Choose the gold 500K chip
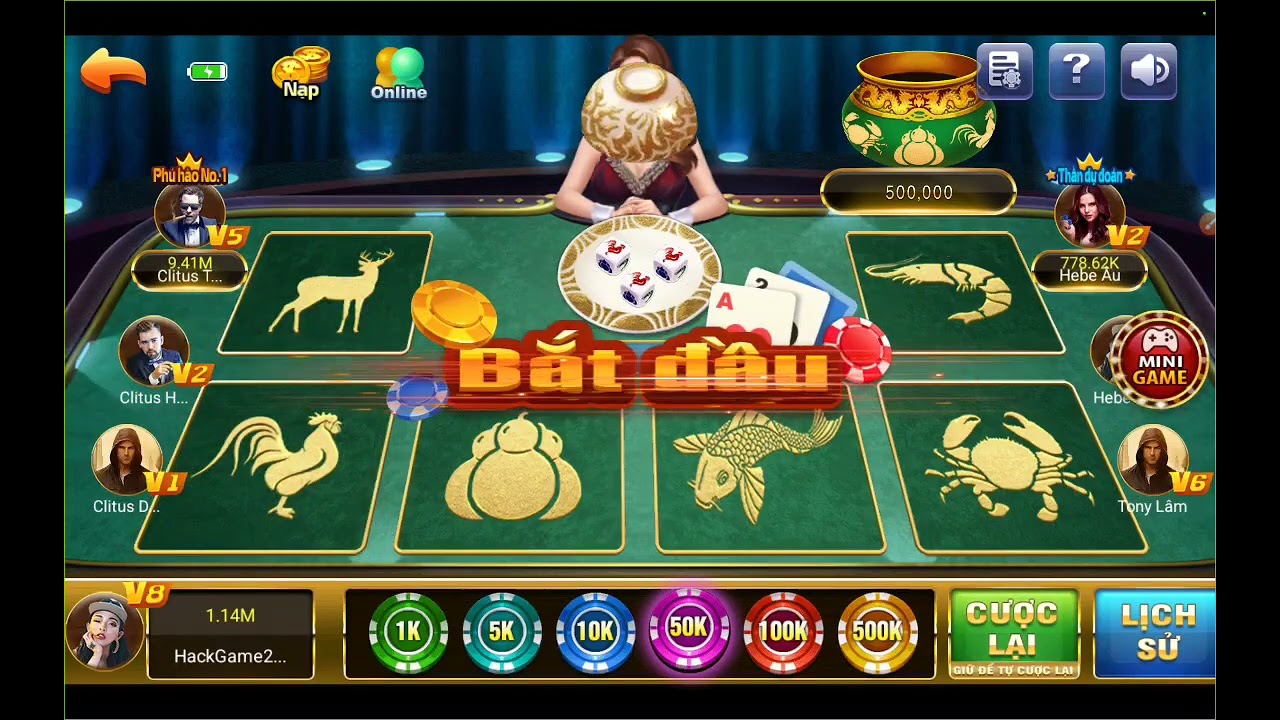This screenshot has width=1280, height=720. point(877,632)
